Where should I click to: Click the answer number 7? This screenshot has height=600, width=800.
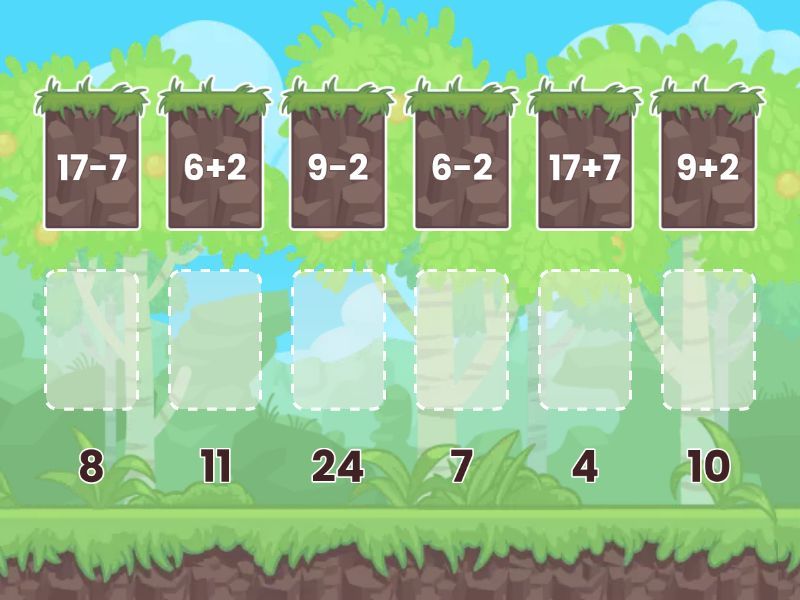pos(461,466)
